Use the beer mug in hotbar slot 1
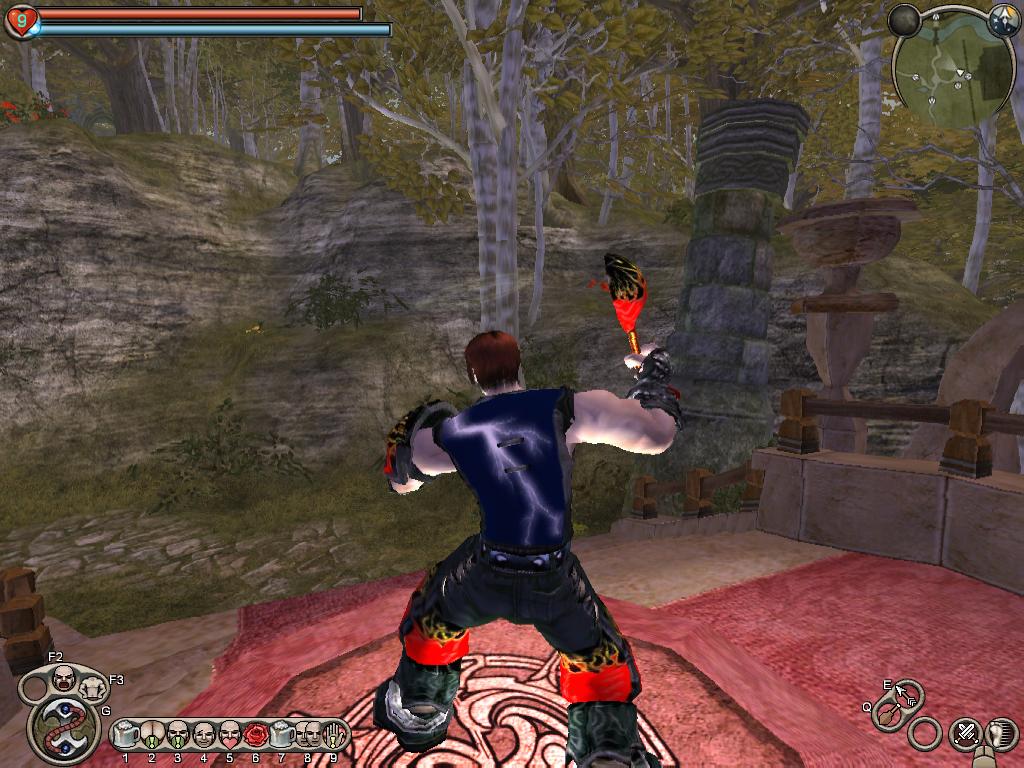1024x768 pixels. [x=126, y=735]
